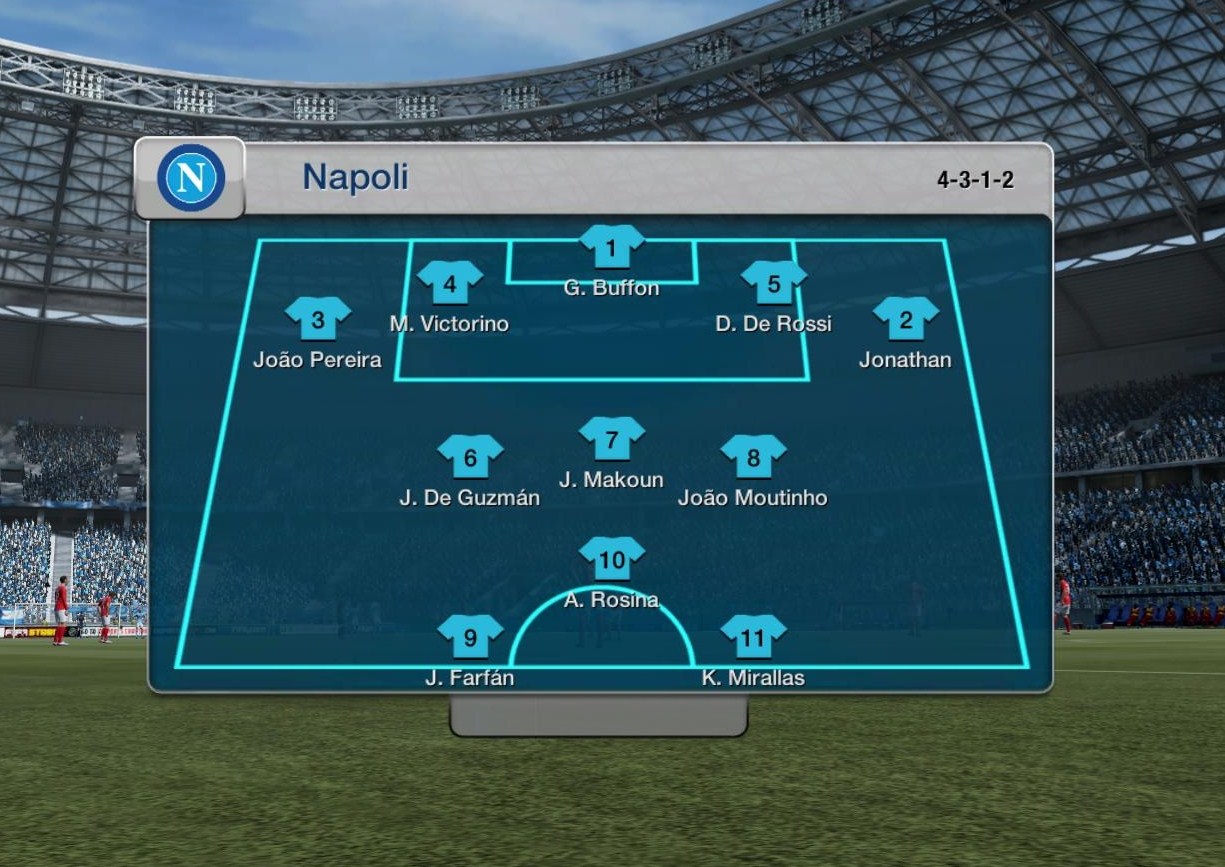The image size is (1225, 867).
Task: Click D. De Rossi's number 5 shirt
Action: (x=774, y=283)
